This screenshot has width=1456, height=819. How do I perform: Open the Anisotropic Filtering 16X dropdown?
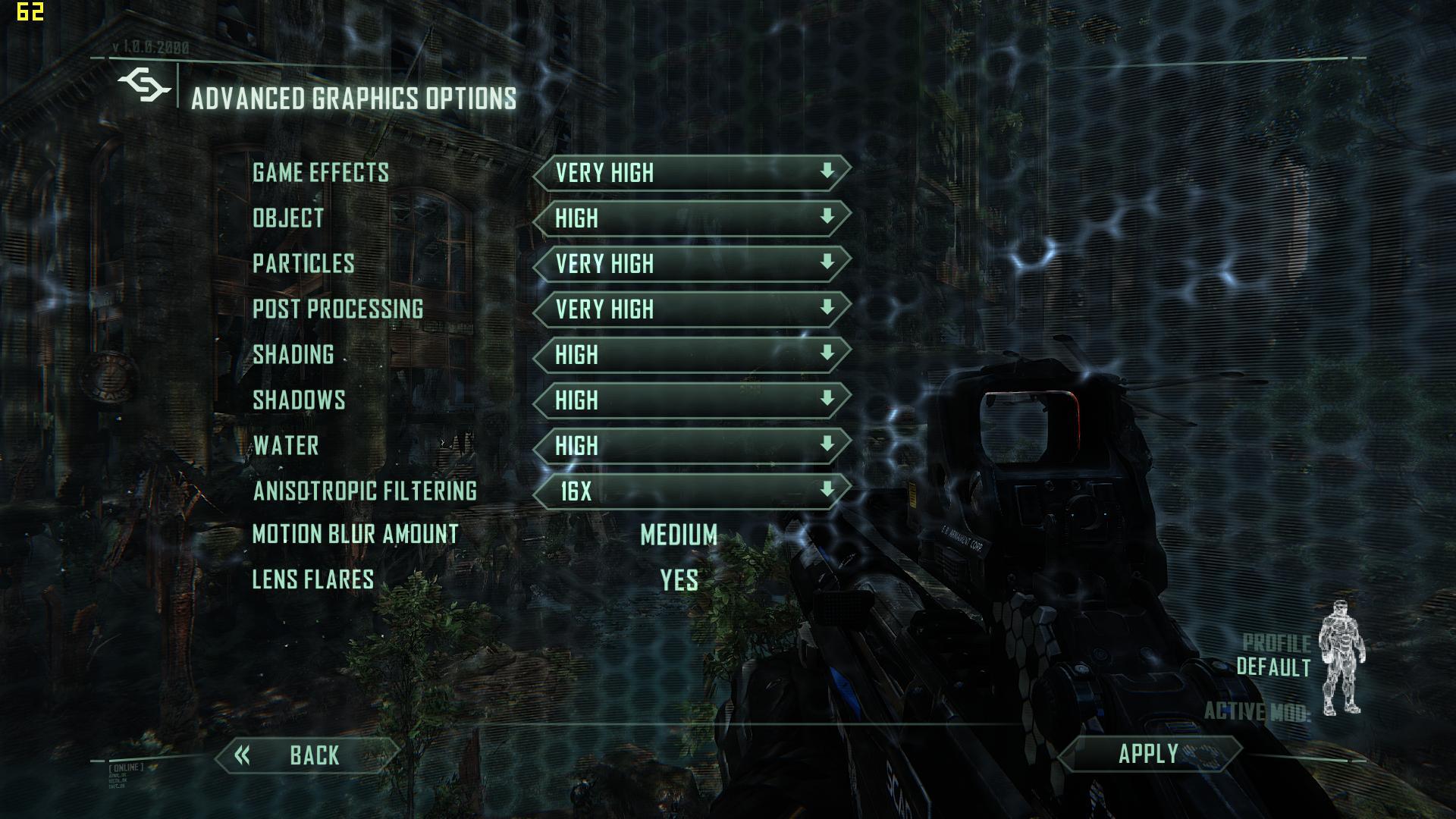691,491
